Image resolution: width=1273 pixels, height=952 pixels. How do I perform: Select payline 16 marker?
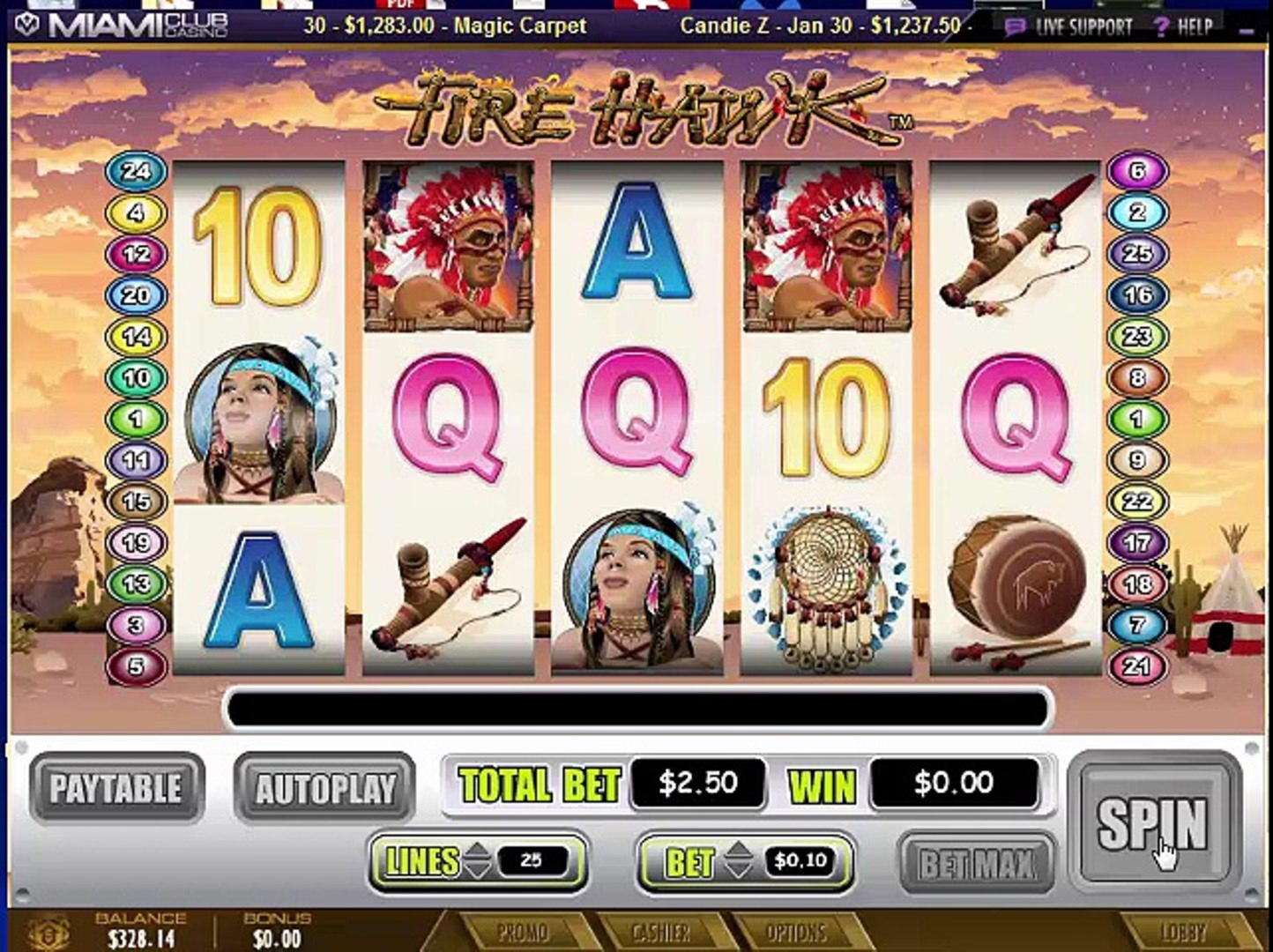(1137, 295)
